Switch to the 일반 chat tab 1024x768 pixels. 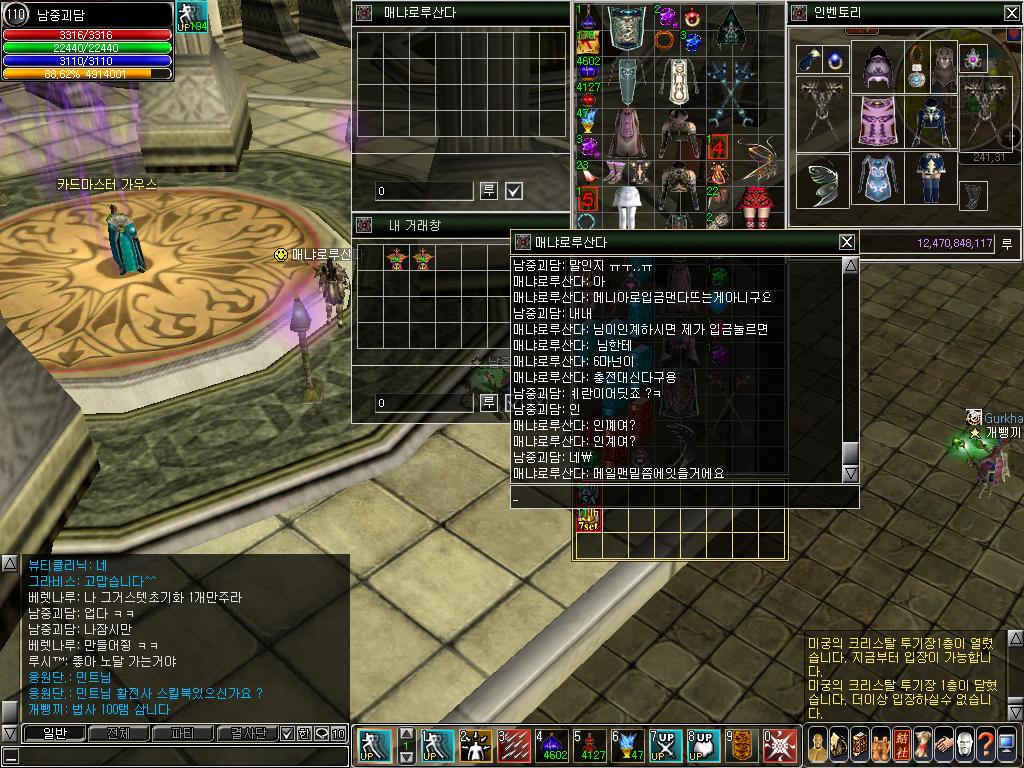53,733
